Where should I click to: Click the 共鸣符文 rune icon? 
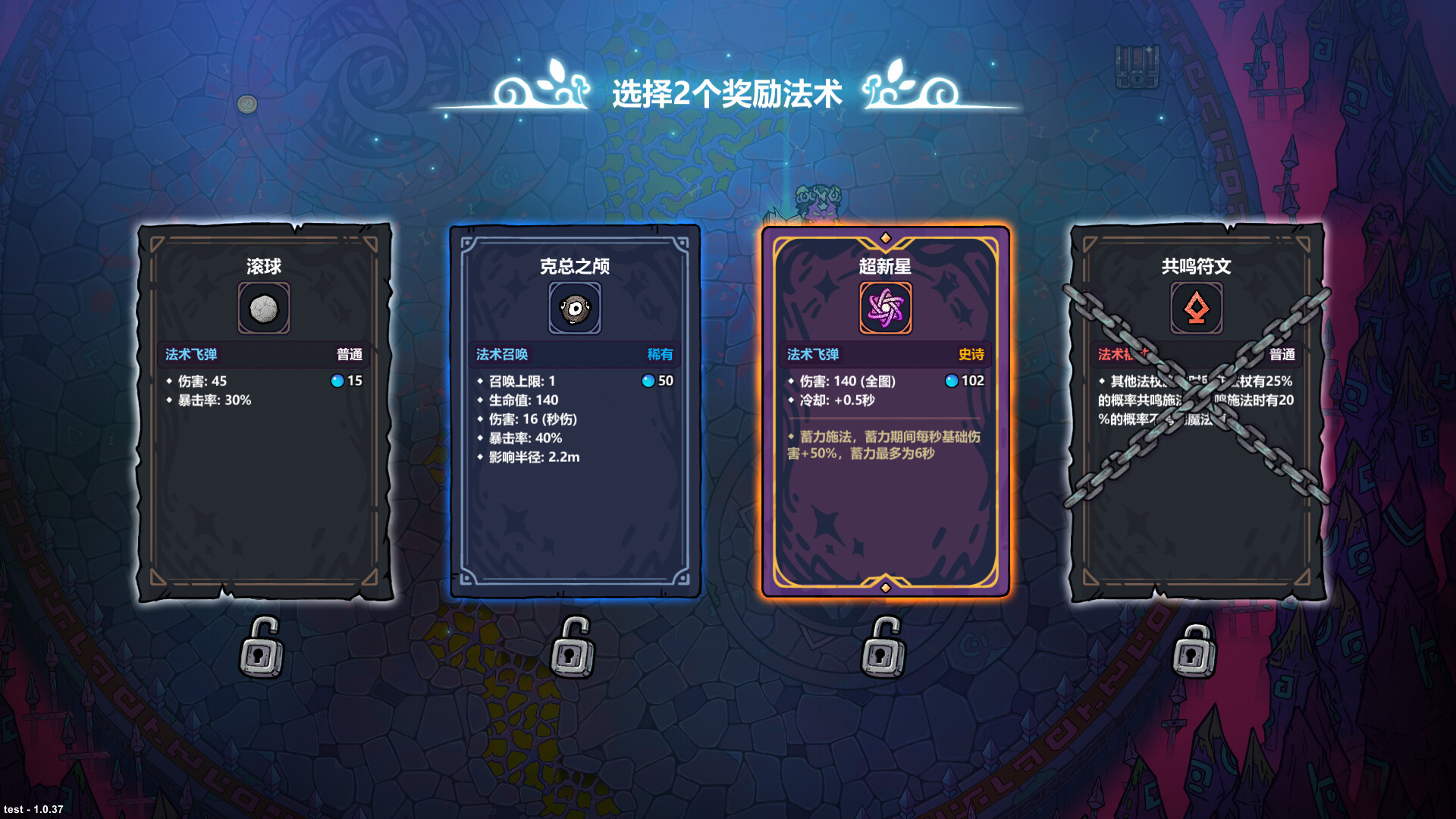1197,308
